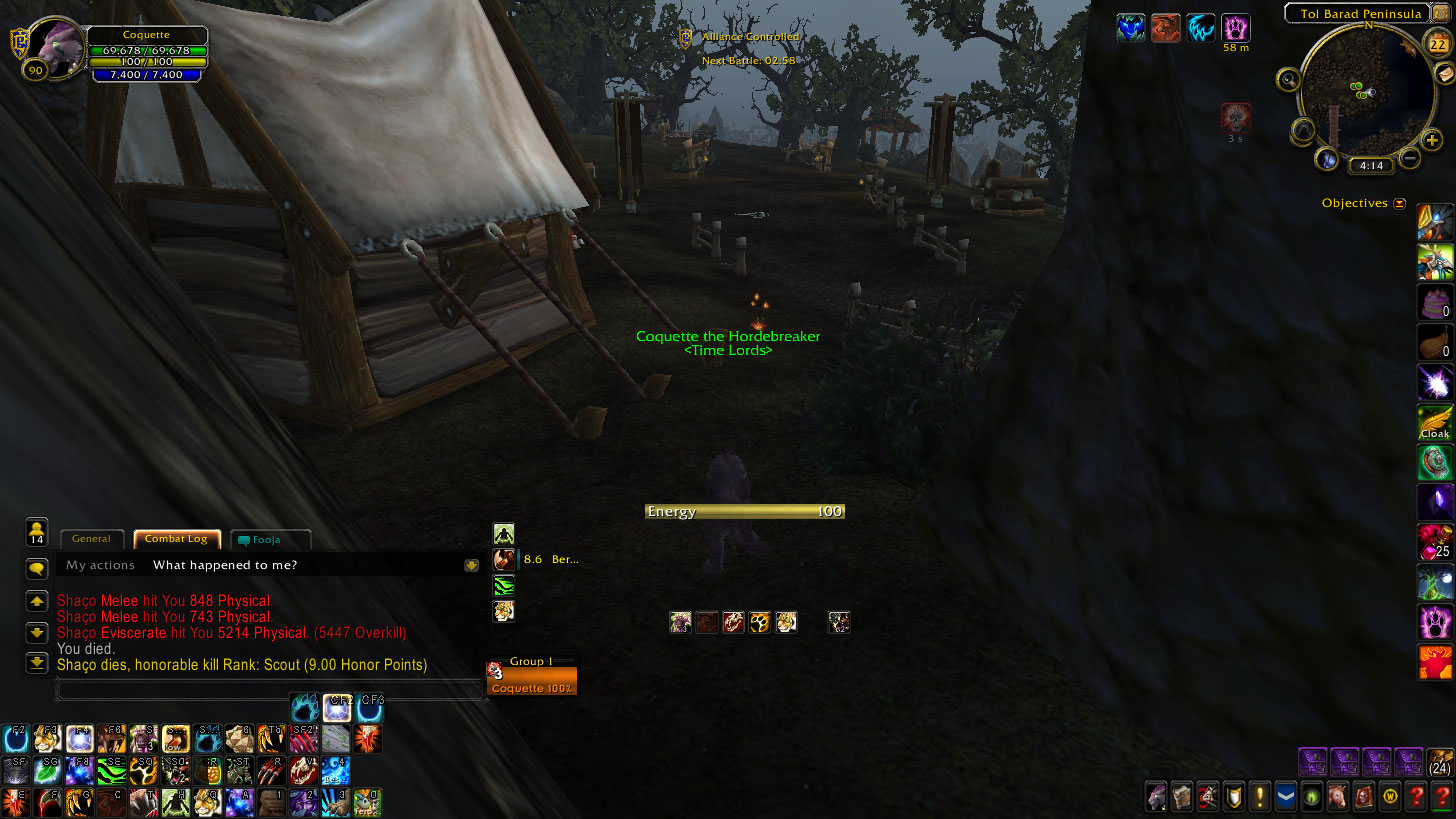Use the Cloak item button

coord(1435,423)
